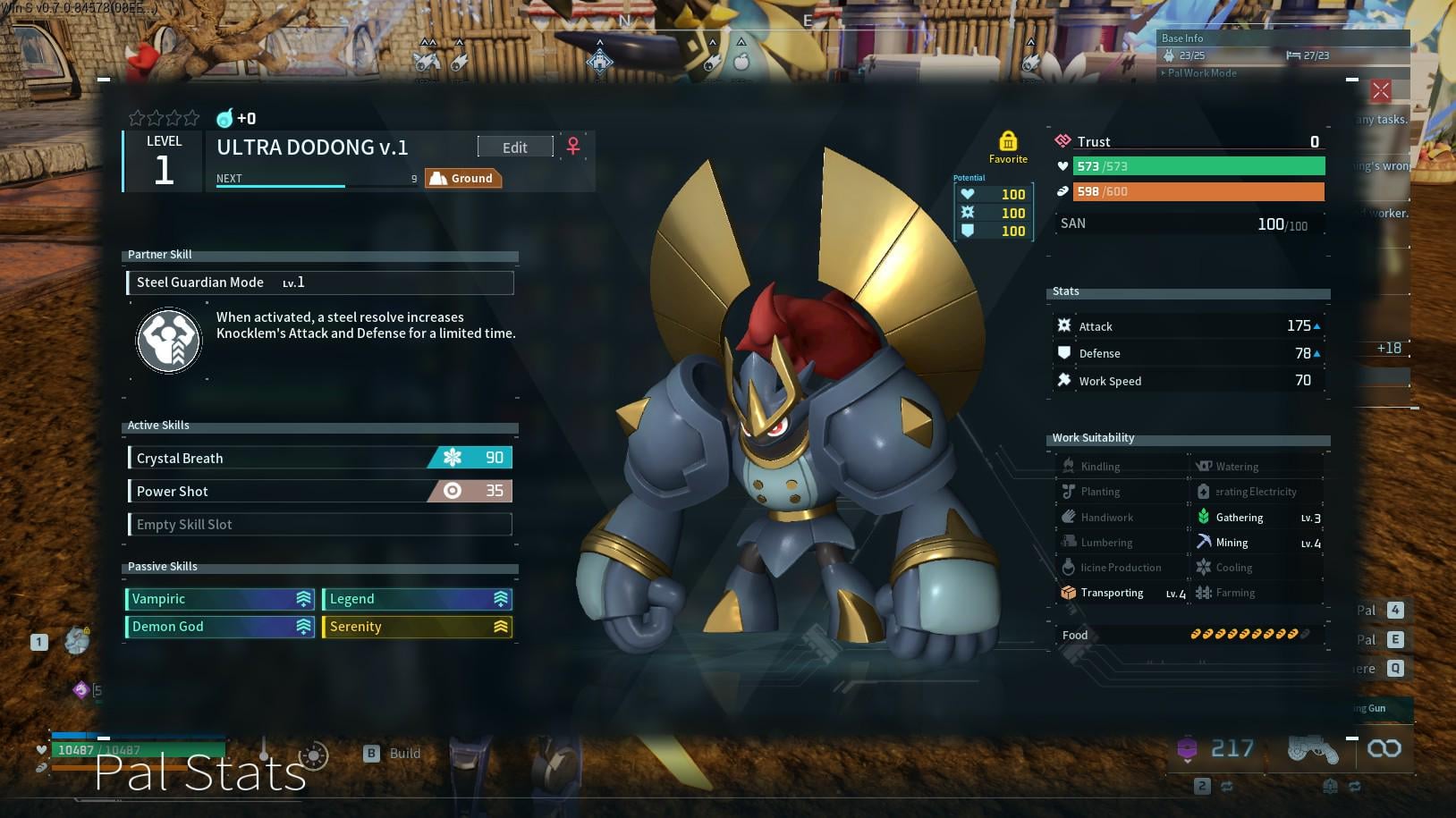Close the Pal Stats panel
This screenshot has width=1456, height=818.
(x=1381, y=90)
